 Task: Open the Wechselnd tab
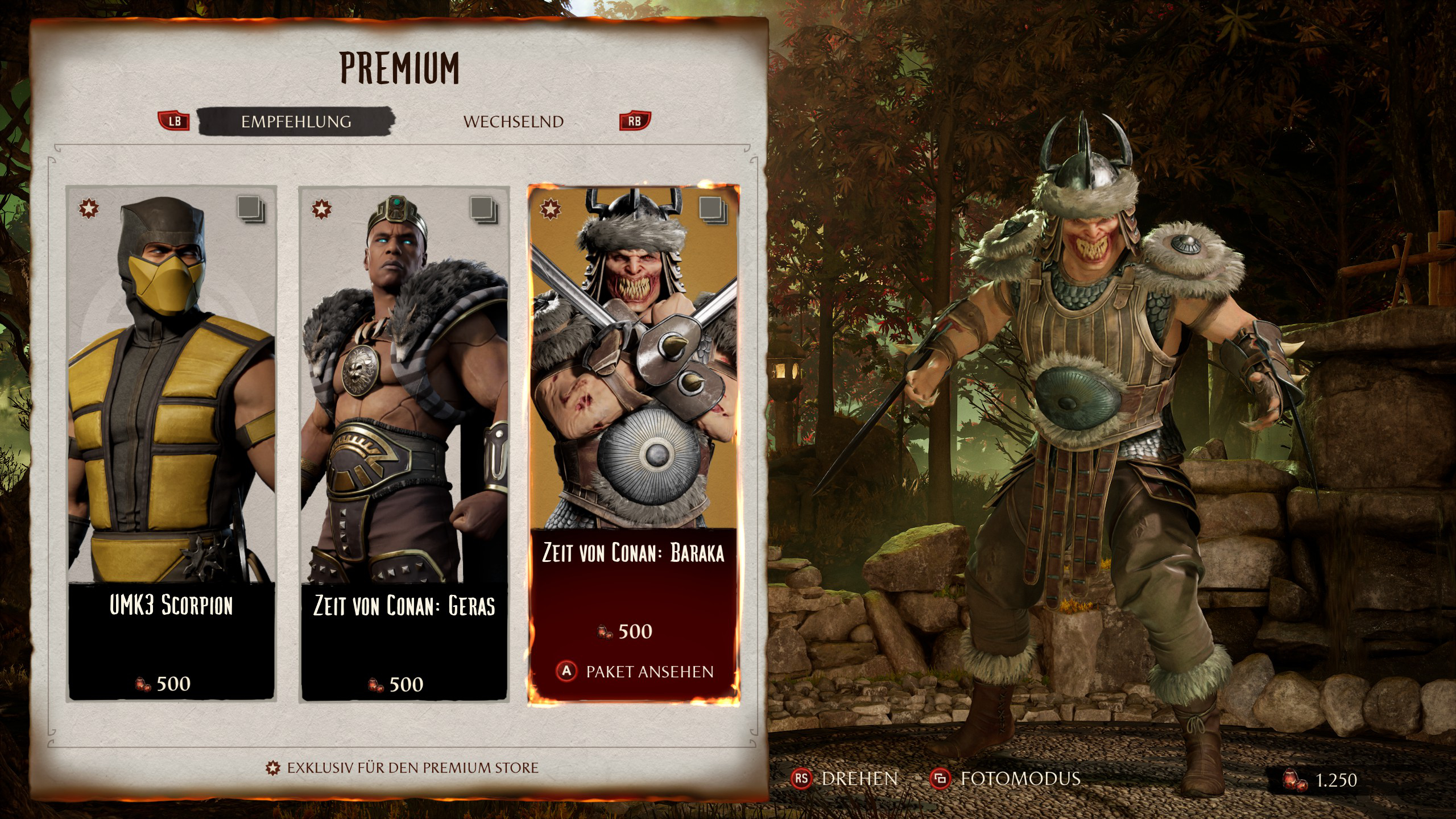point(513,122)
